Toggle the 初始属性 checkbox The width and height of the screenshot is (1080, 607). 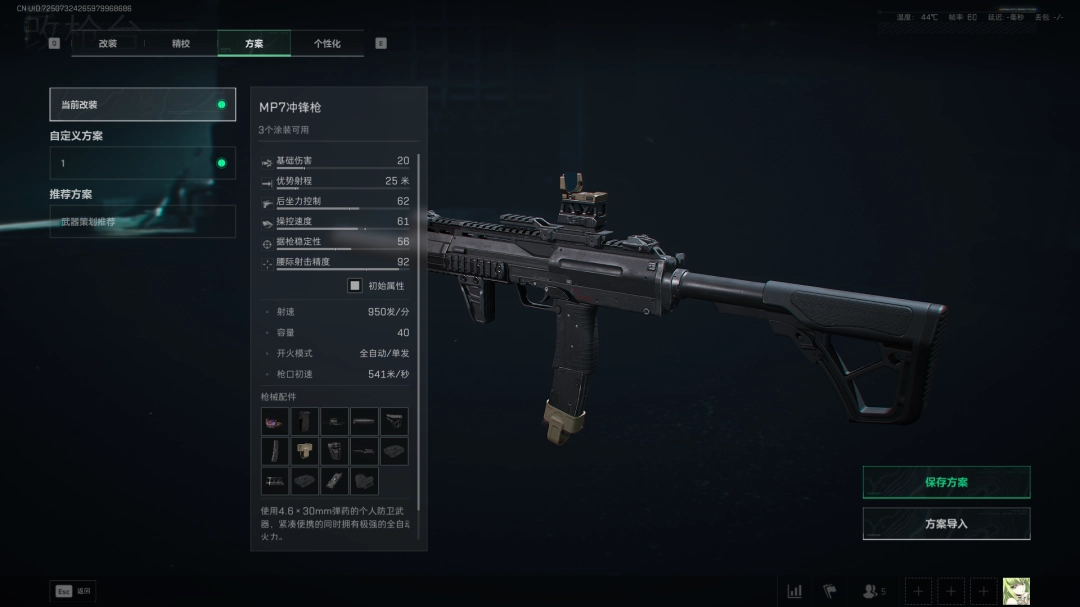point(354,286)
